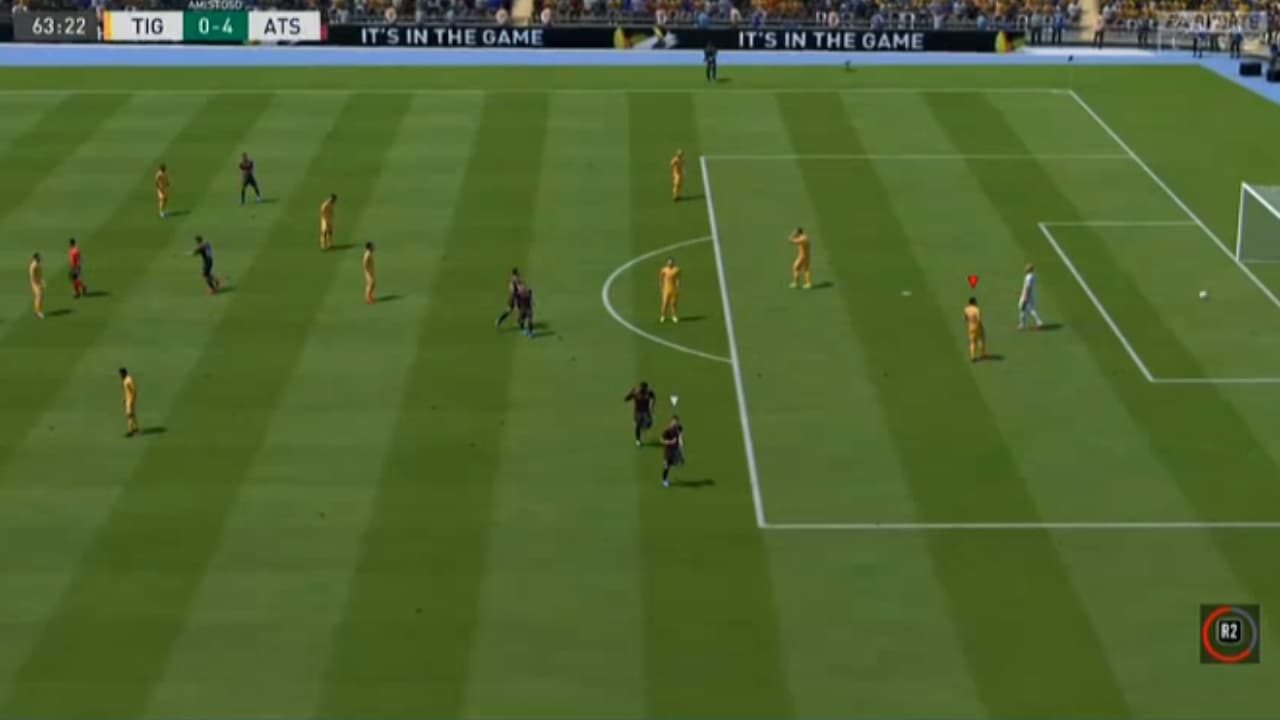This screenshot has height=720, width=1280.
Task: Select the highlighted Atlas player under the arrow
Action: click(975, 320)
